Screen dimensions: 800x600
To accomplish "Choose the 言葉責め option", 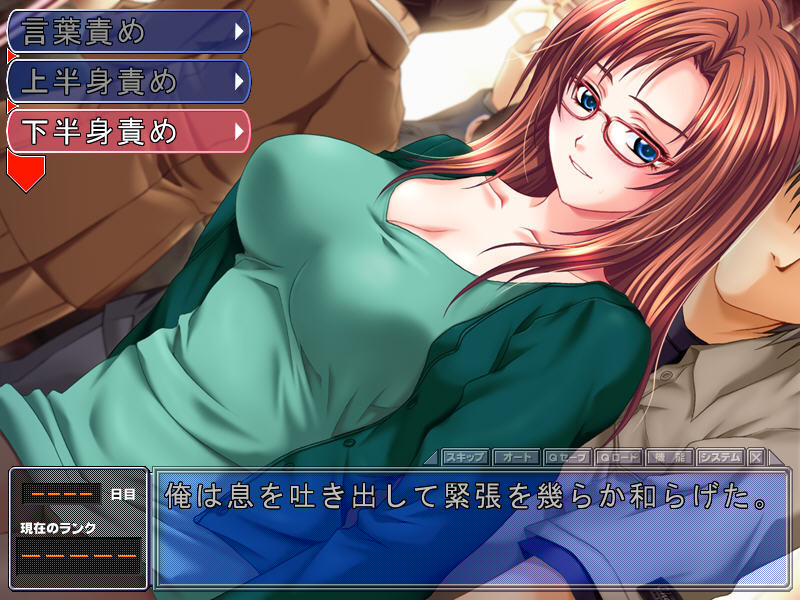I will (x=127, y=32).
